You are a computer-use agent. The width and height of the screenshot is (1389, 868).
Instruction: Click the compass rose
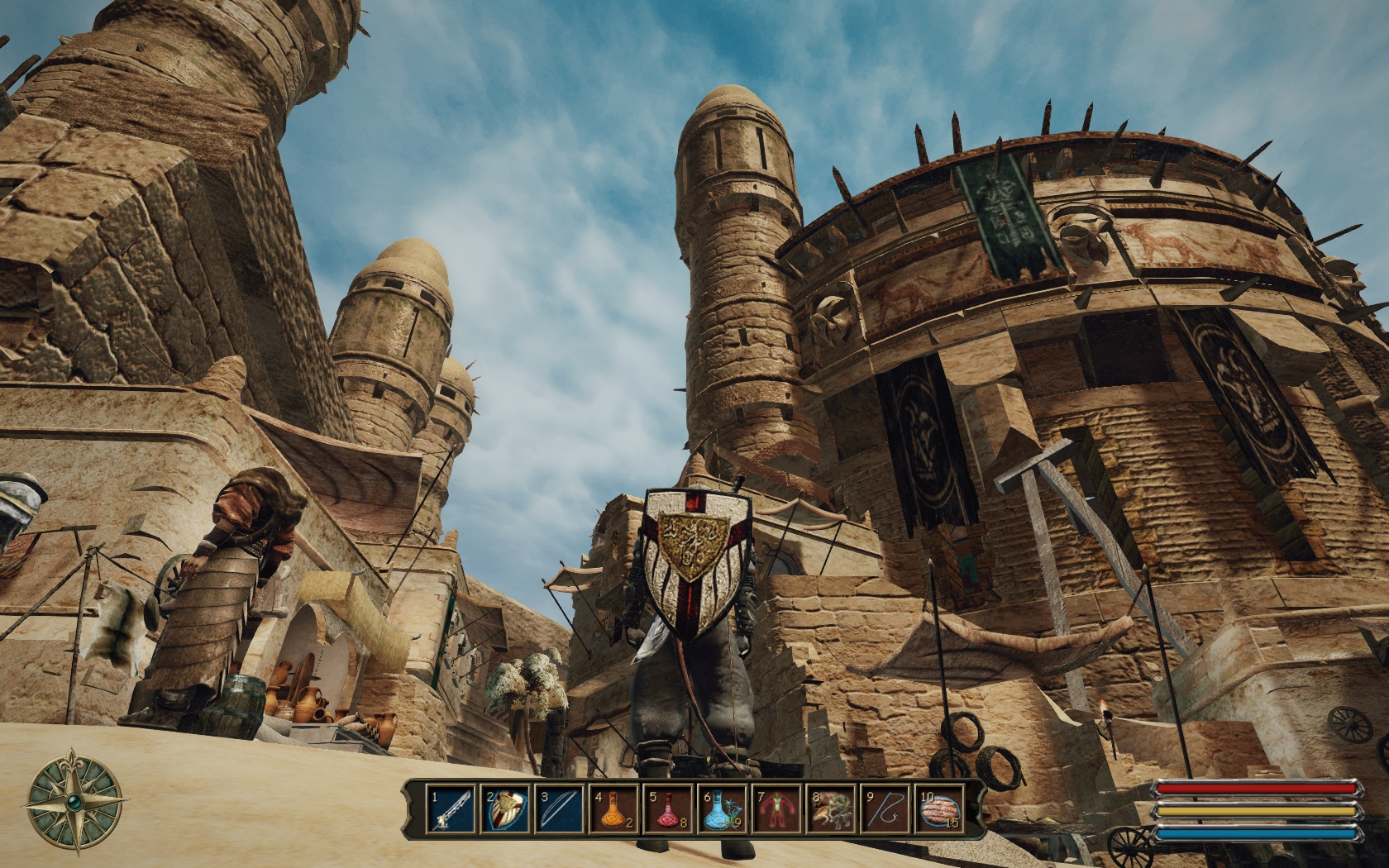pyautogui.click(x=75, y=801)
